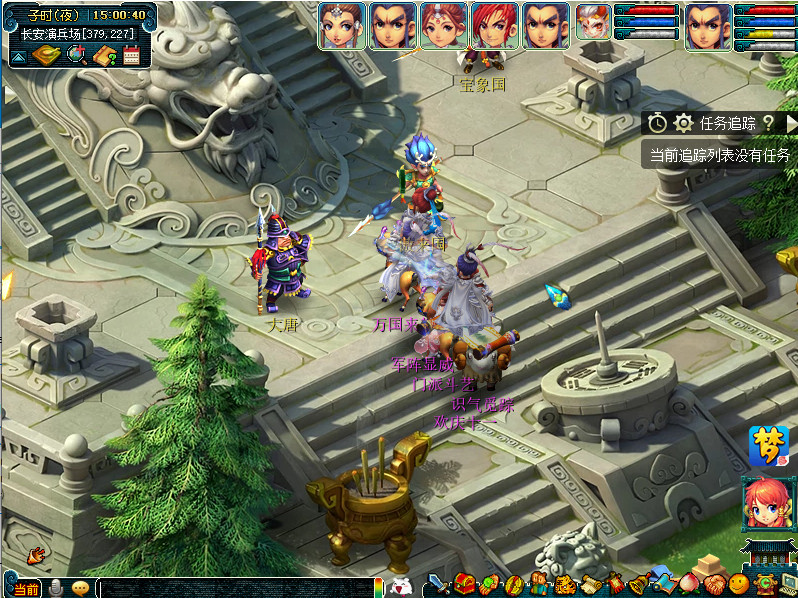Toggle the microphone voice icon
Viewport: 798px width, 598px height.
pyautogui.click(x=56, y=588)
